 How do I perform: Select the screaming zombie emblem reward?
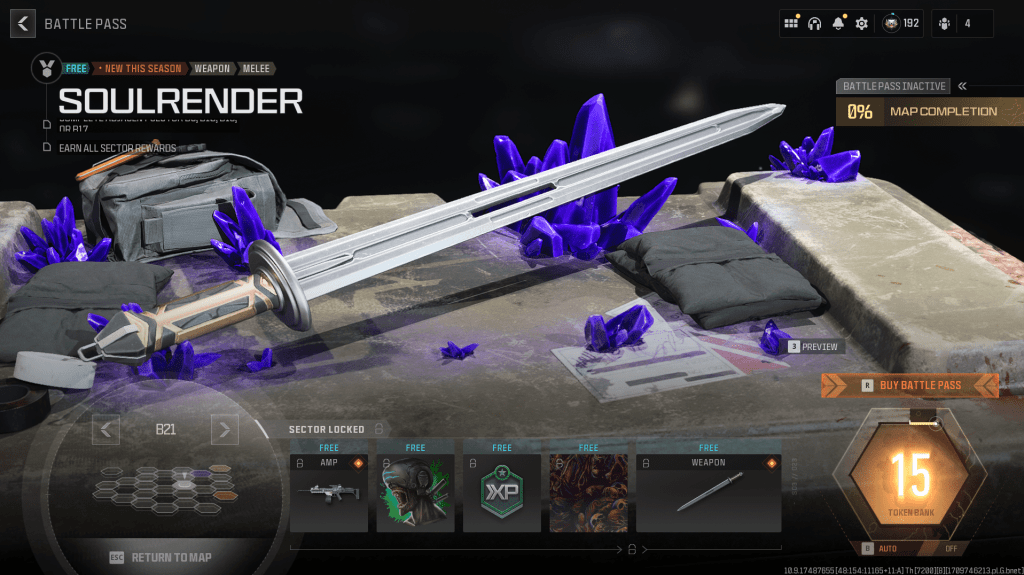pos(415,493)
